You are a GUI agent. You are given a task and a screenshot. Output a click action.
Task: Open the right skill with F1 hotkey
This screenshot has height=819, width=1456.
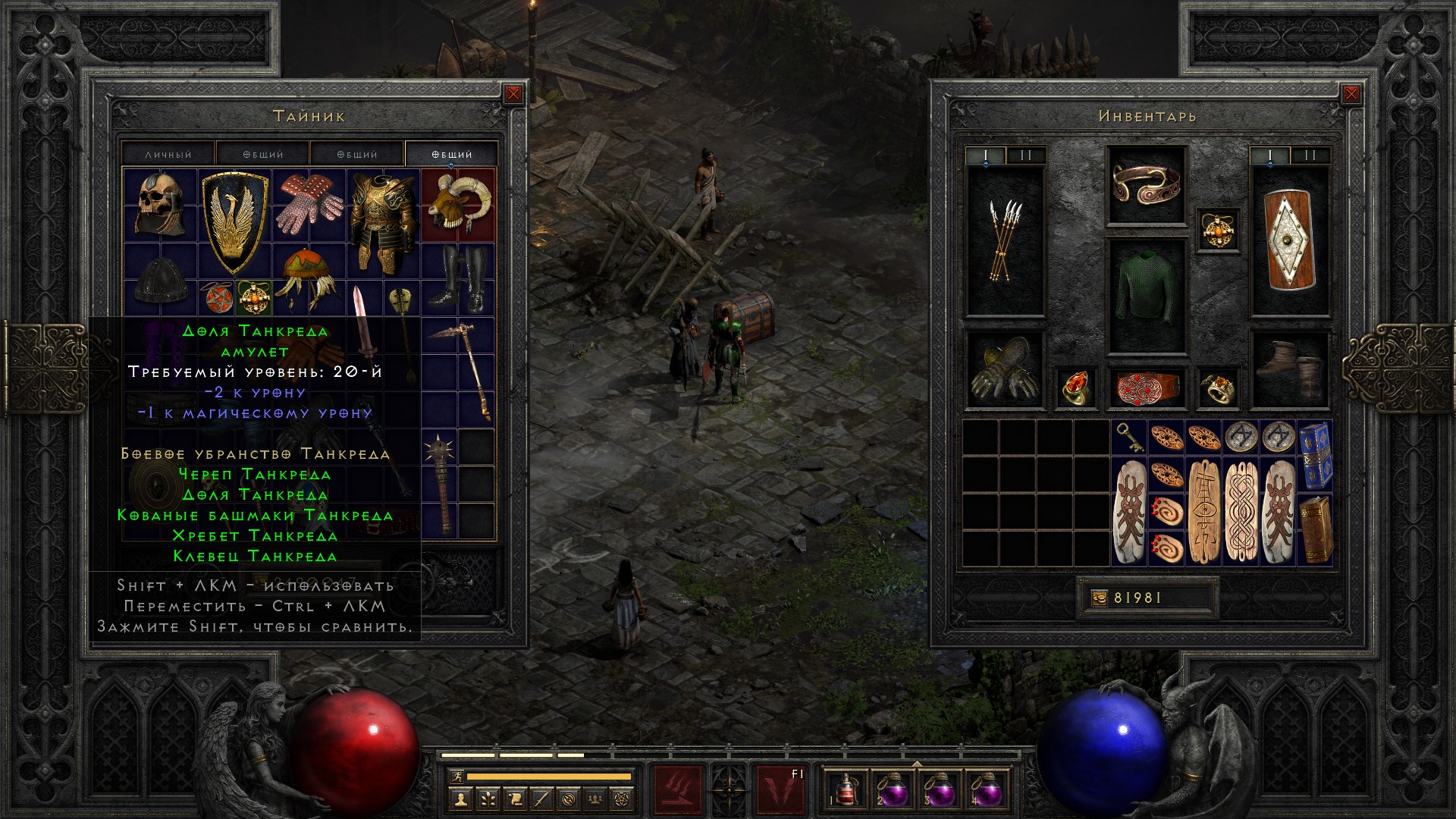(780, 789)
